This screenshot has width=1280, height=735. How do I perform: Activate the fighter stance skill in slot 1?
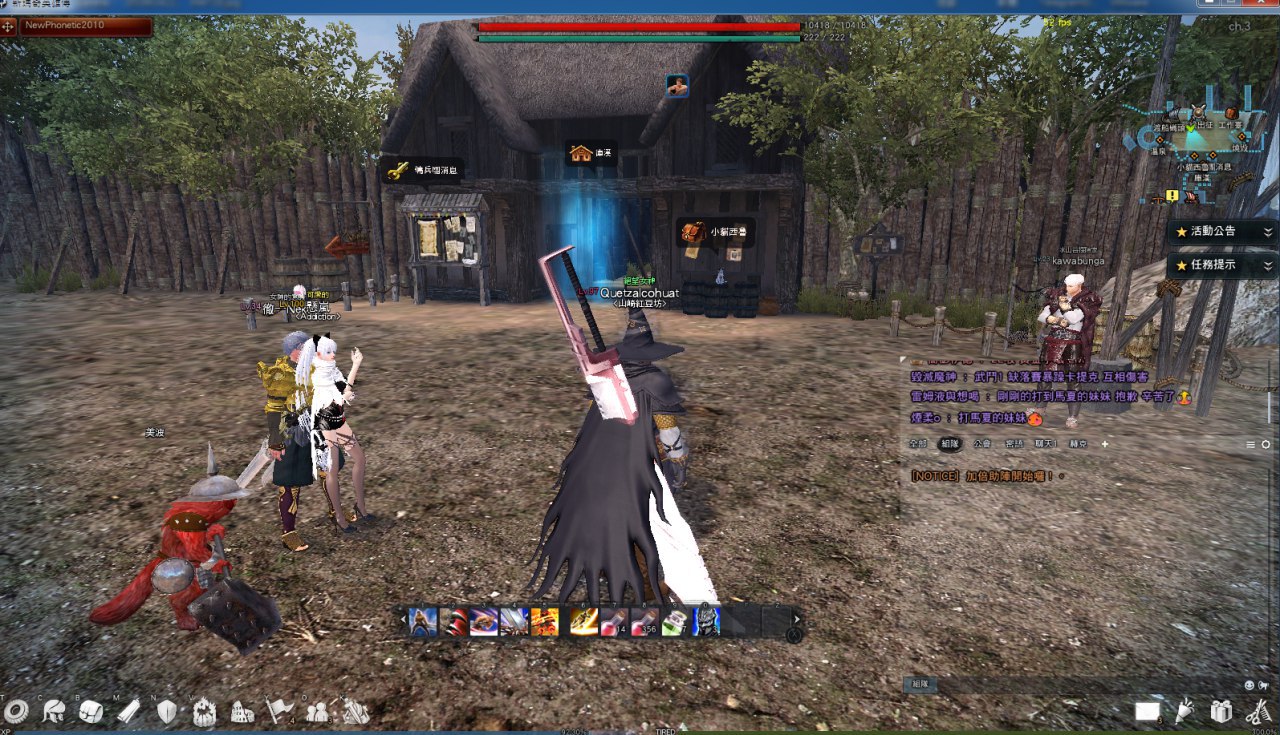(x=423, y=621)
